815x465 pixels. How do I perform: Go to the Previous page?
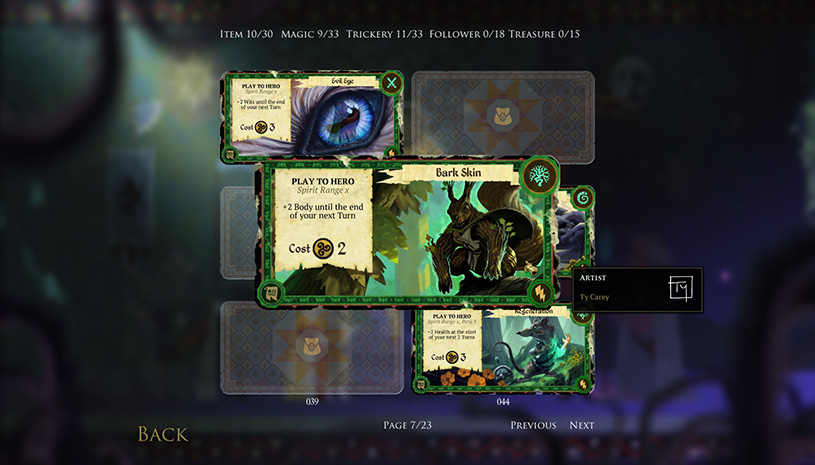tap(533, 425)
